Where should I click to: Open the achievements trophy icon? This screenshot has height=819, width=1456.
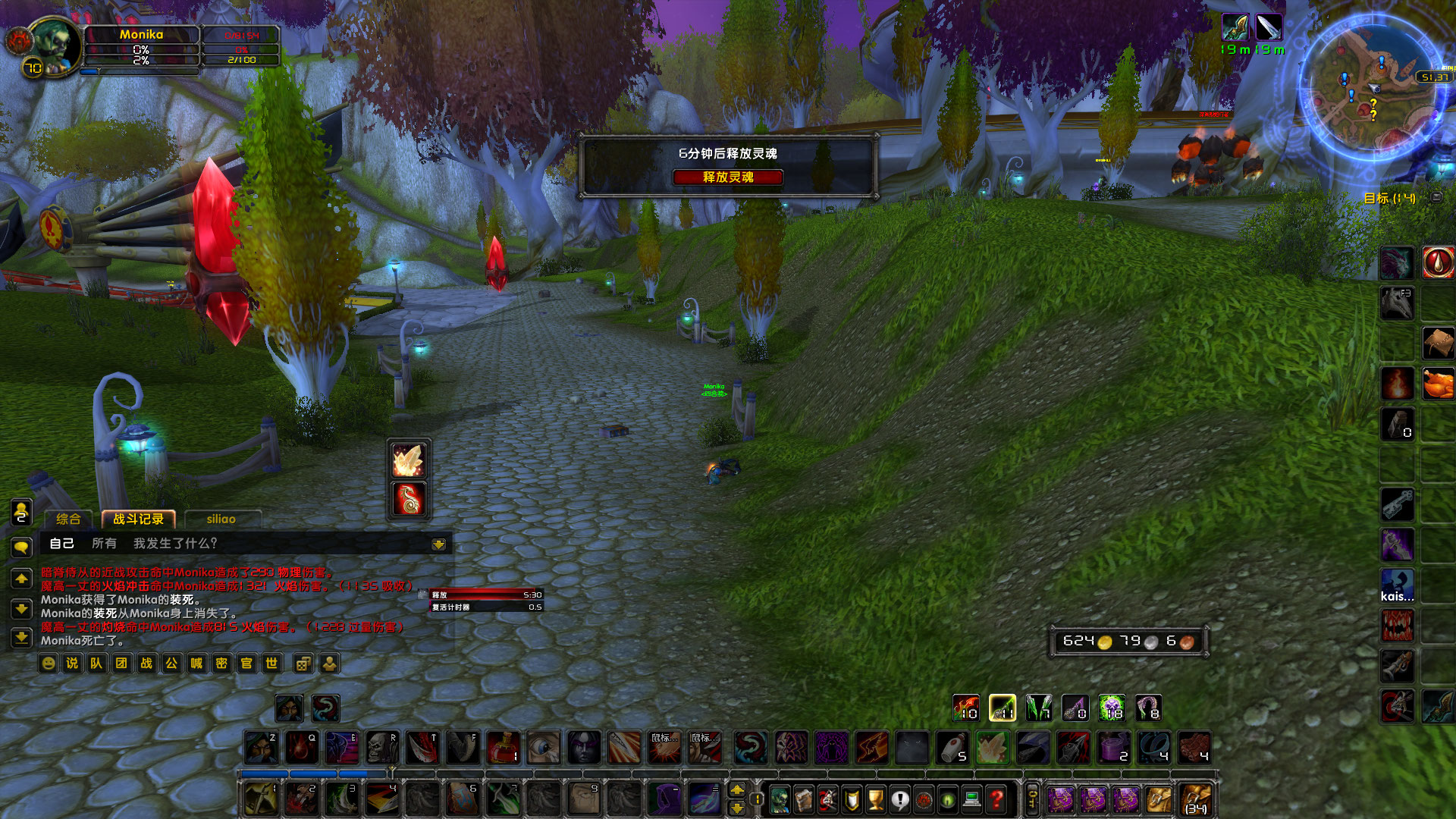tap(877, 799)
